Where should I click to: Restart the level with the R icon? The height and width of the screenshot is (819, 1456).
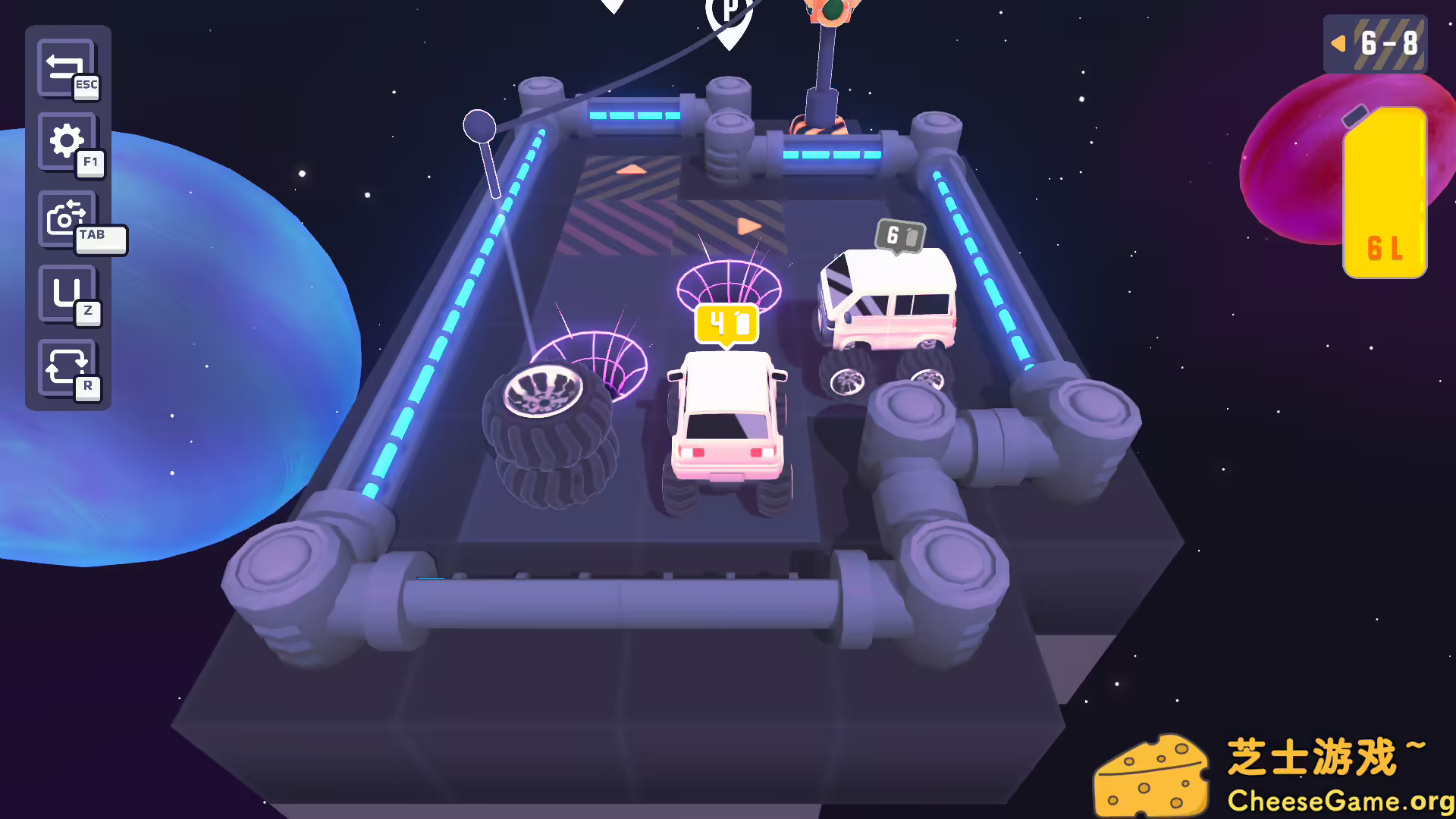pos(67,366)
